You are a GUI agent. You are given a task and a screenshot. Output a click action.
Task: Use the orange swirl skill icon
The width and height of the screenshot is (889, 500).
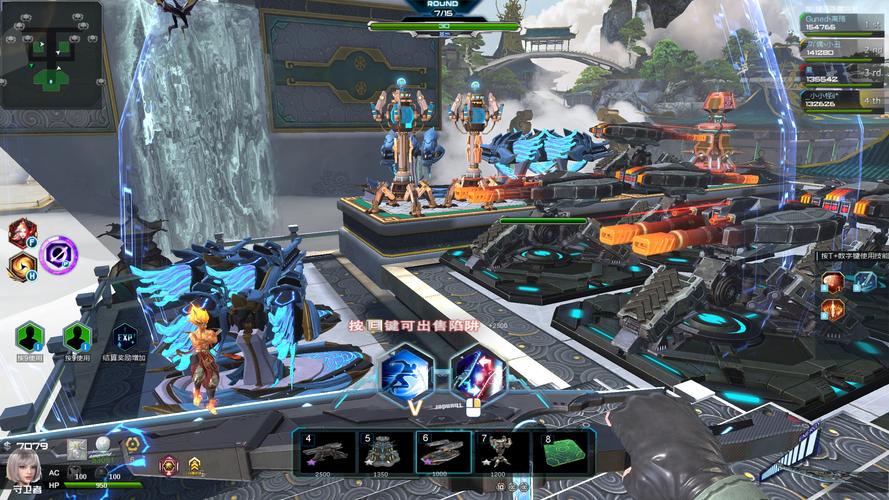21,267
